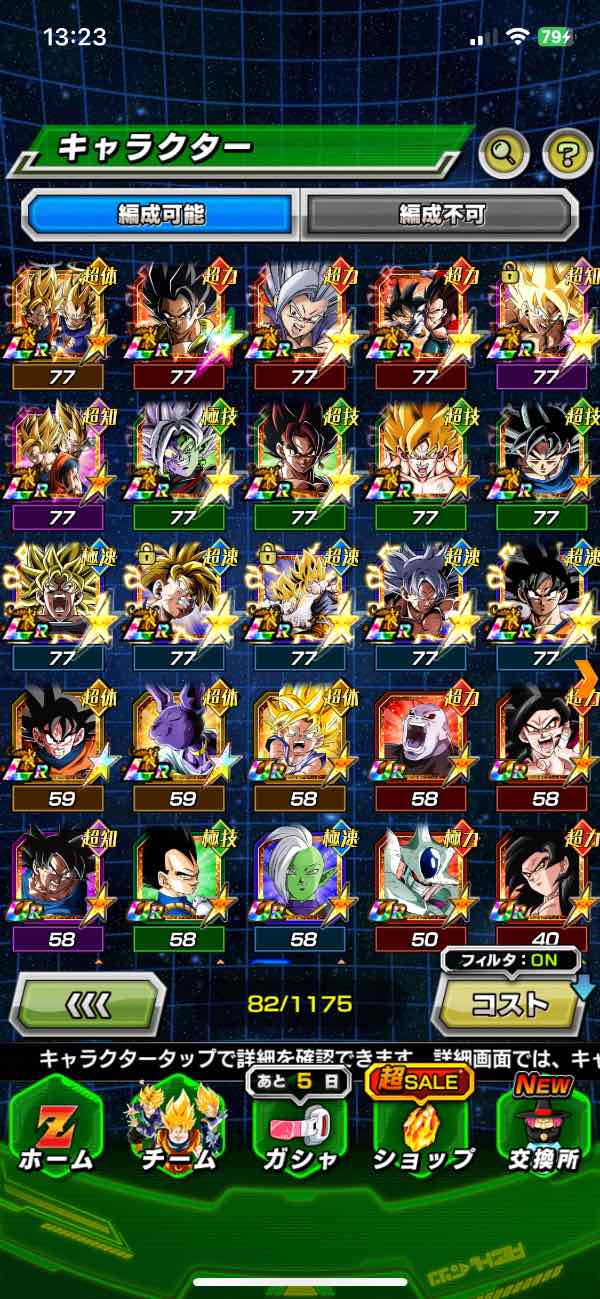Open the question mark help
600x1299 pixels.
567,153
